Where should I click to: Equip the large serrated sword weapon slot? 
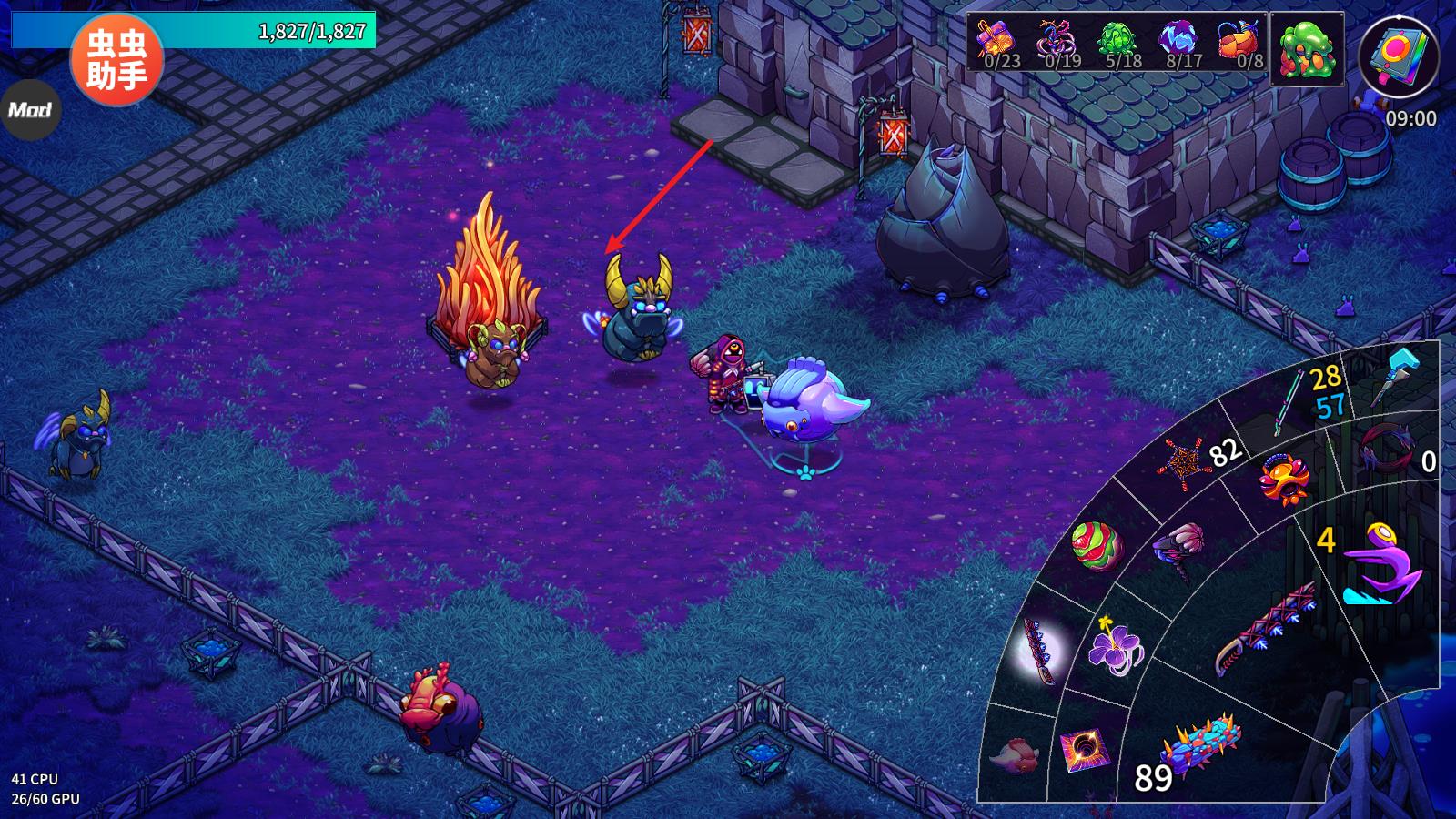coord(1265,630)
